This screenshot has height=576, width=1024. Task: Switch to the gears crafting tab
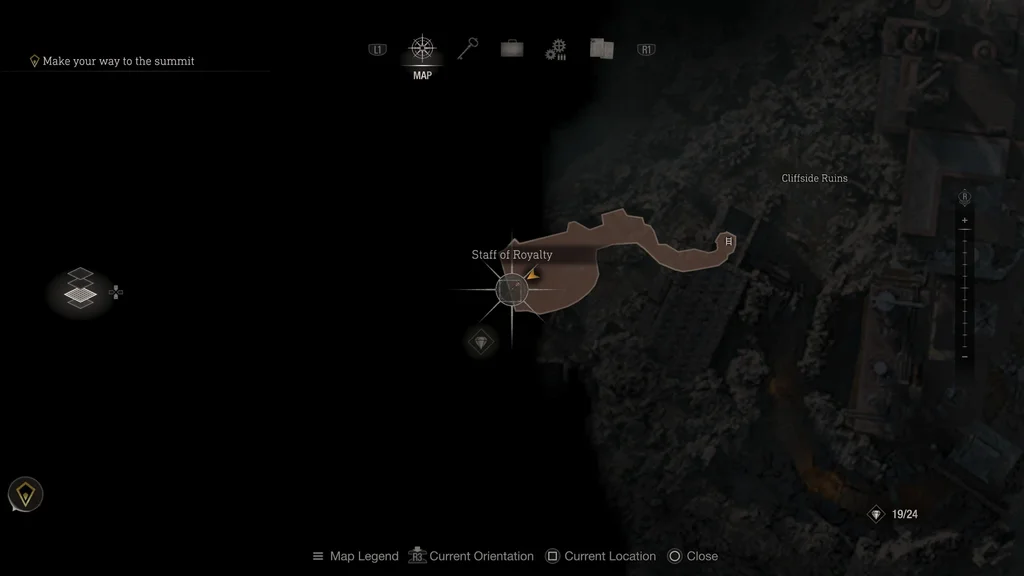click(556, 50)
